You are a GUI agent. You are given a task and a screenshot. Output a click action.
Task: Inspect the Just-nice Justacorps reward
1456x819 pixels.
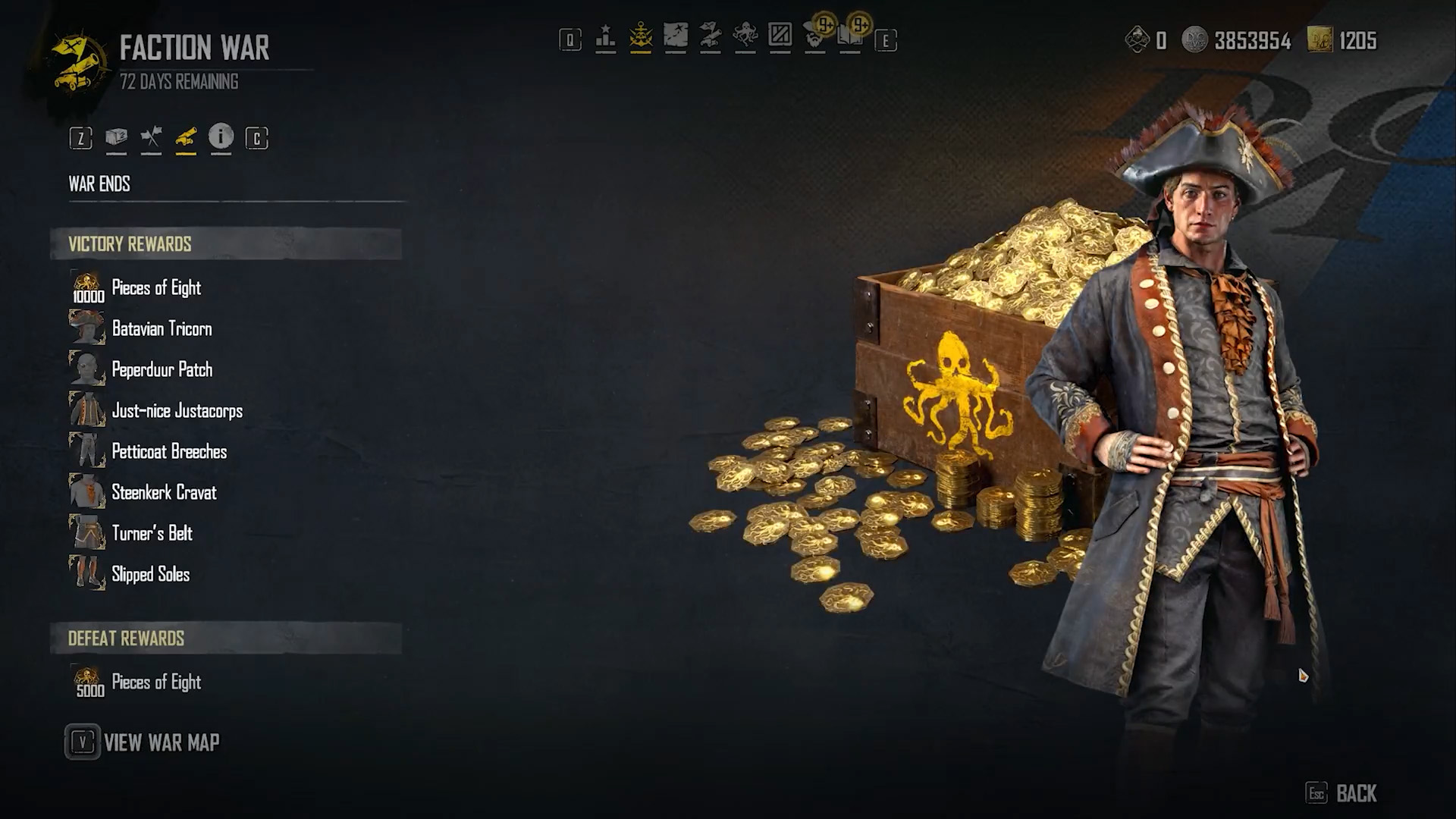tap(177, 411)
